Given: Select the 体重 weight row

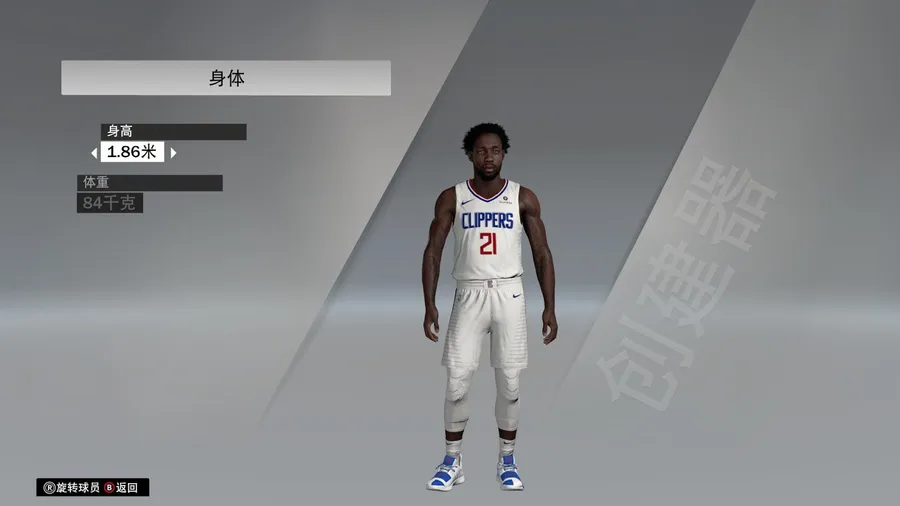Looking at the screenshot, I should click(150, 183).
